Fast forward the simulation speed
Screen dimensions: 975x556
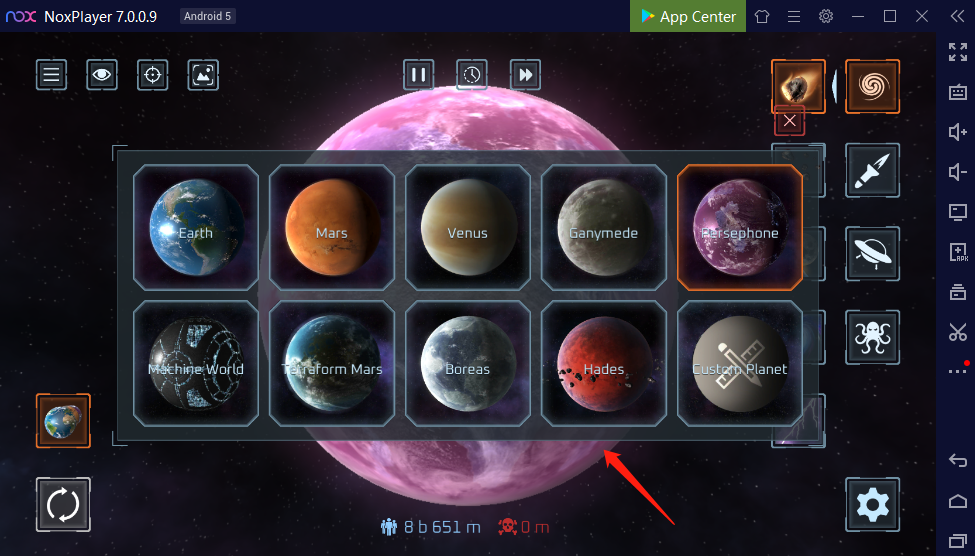[x=525, y=74]
